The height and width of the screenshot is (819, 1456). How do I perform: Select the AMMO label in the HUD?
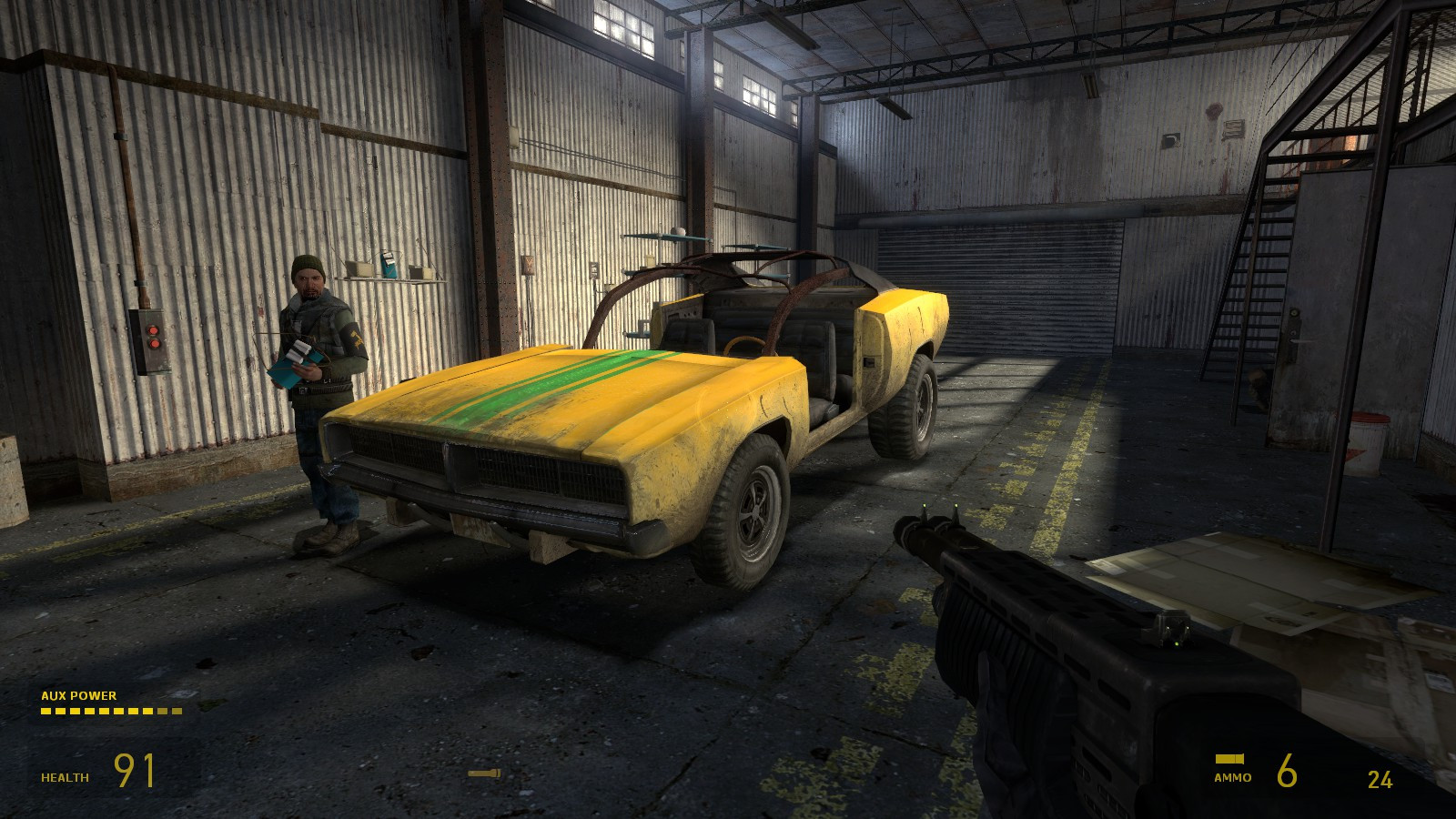[1231, 778]
